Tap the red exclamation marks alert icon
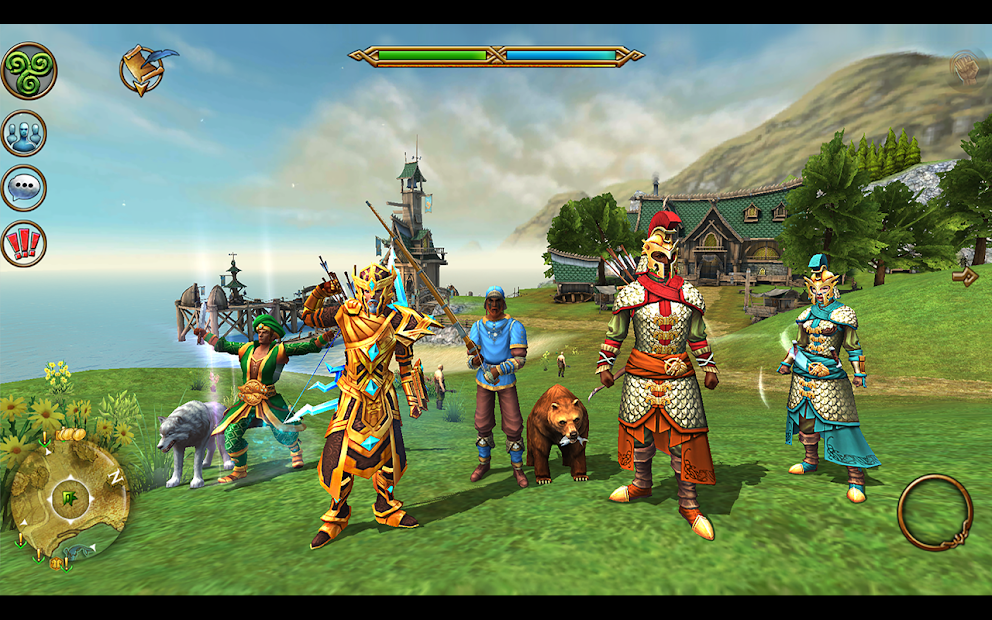Screen dimensions: 992x620 pyautogui.click(x=23, y=243)
